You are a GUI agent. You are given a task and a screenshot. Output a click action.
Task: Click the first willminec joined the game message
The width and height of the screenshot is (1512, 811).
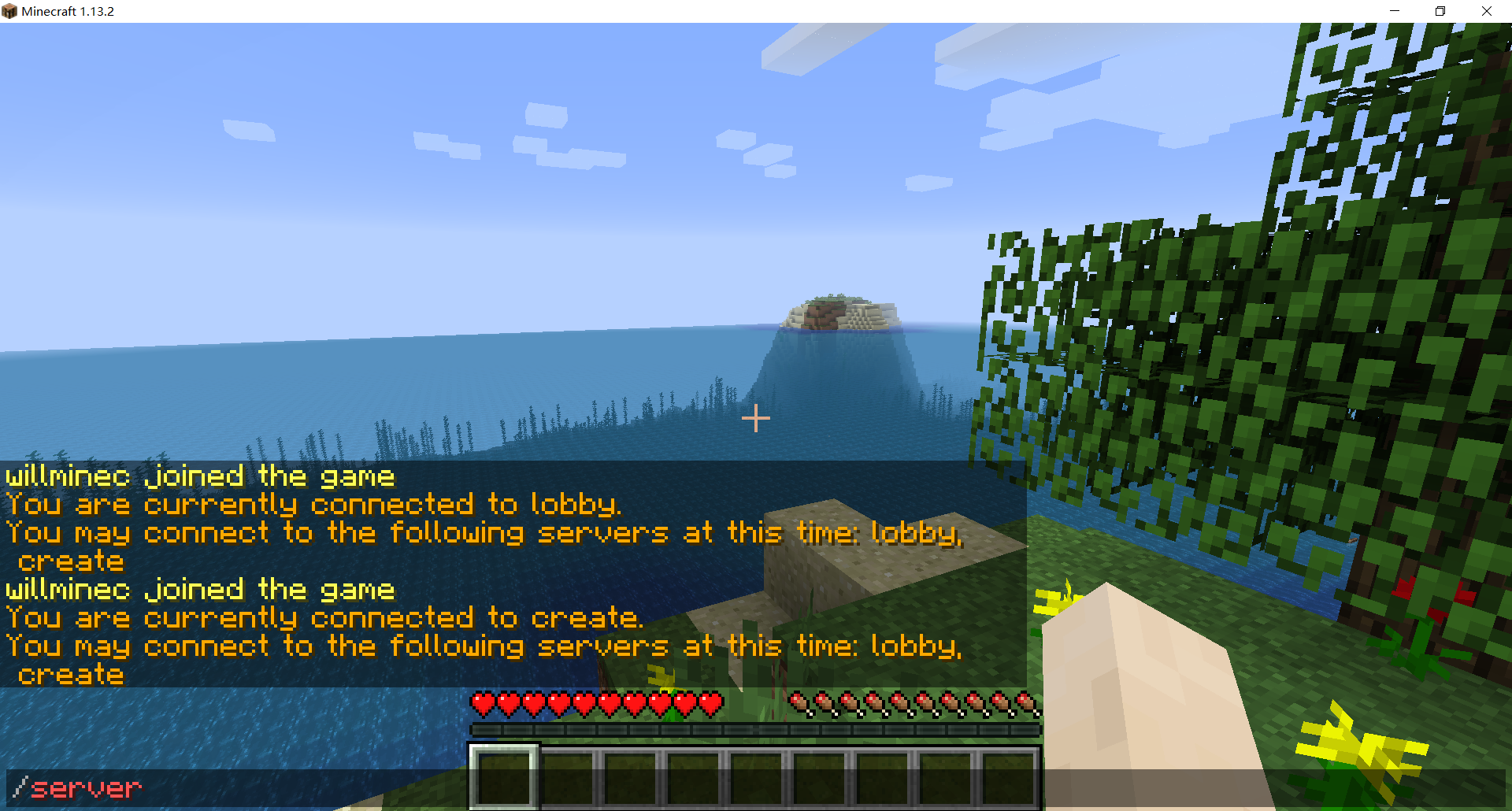point(199,475)
